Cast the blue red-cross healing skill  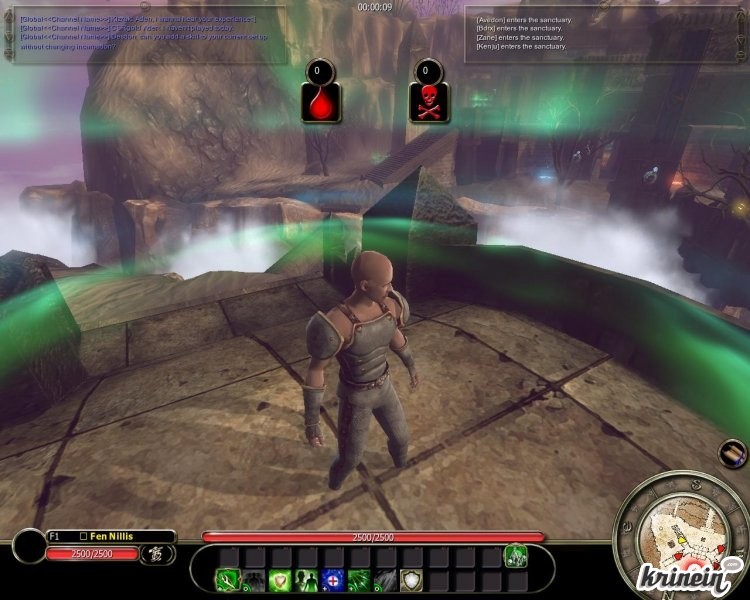tap(333, 580)
